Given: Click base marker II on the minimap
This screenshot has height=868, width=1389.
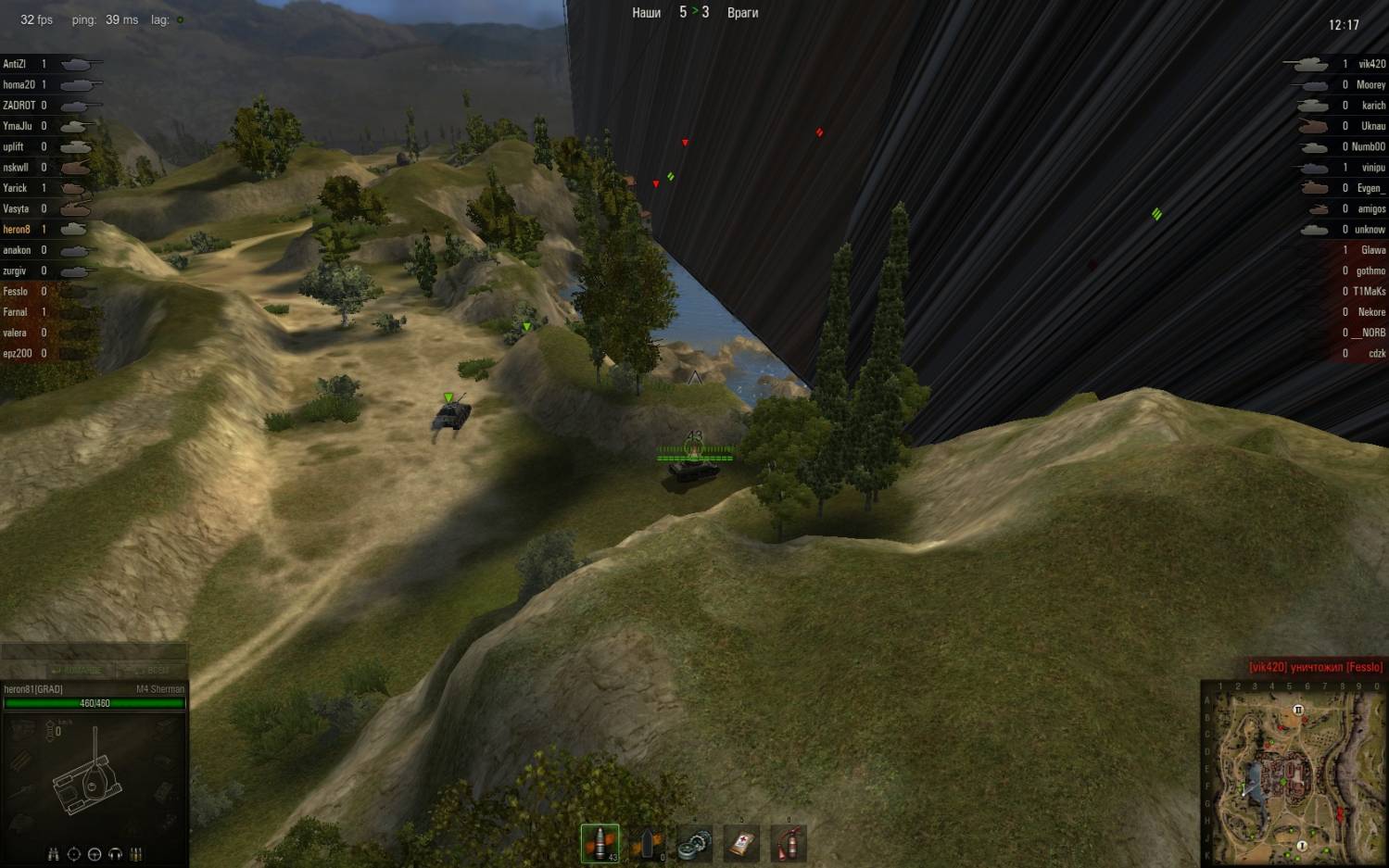Looking at the screenshot, I should pos(1298,710).
